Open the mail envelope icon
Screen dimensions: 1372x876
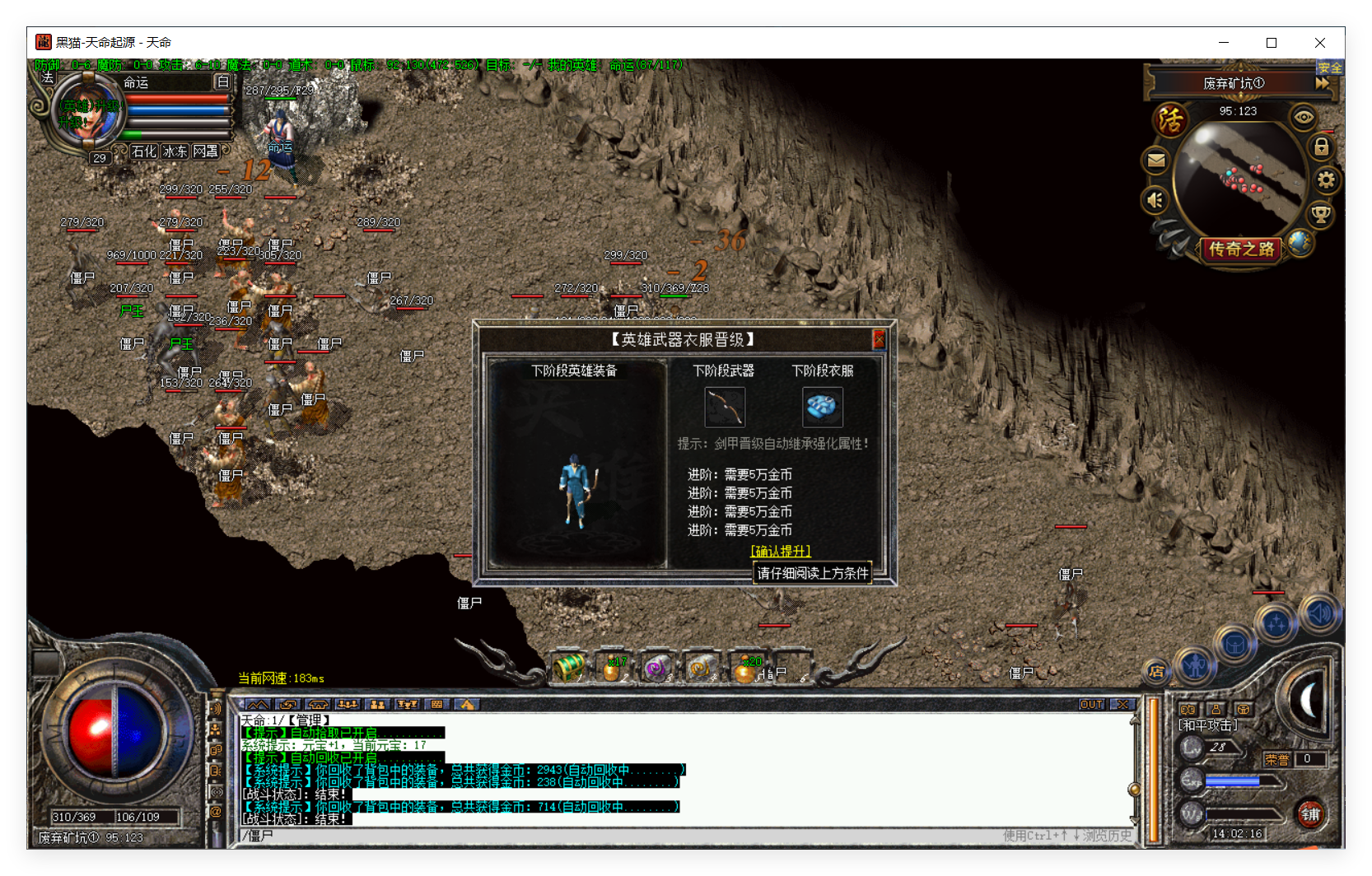1156,161
